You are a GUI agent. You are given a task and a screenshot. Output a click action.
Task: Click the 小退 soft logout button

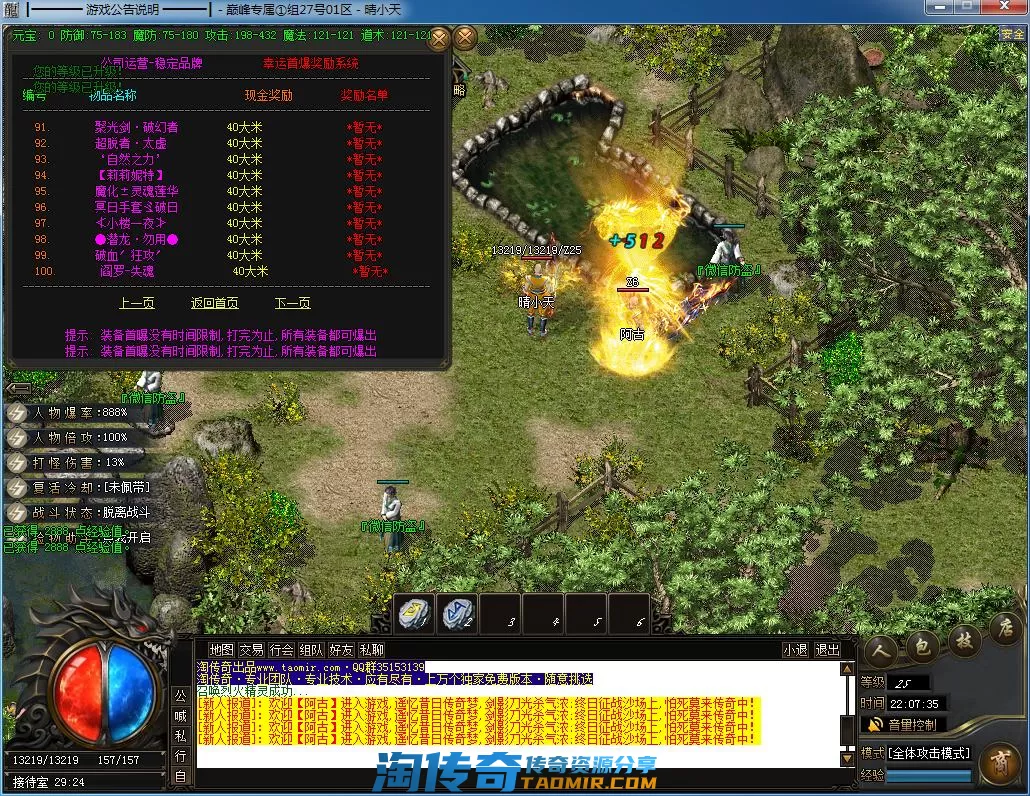(x=796, y=649)
